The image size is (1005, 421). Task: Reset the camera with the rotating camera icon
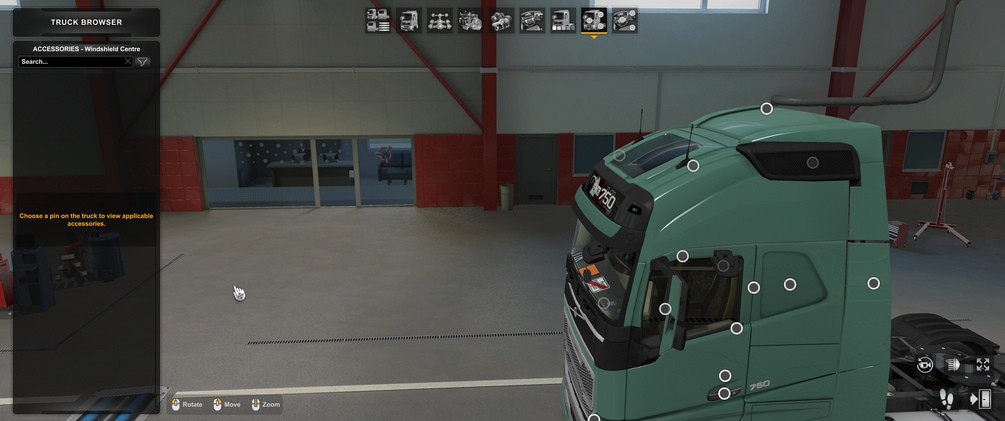925,365
